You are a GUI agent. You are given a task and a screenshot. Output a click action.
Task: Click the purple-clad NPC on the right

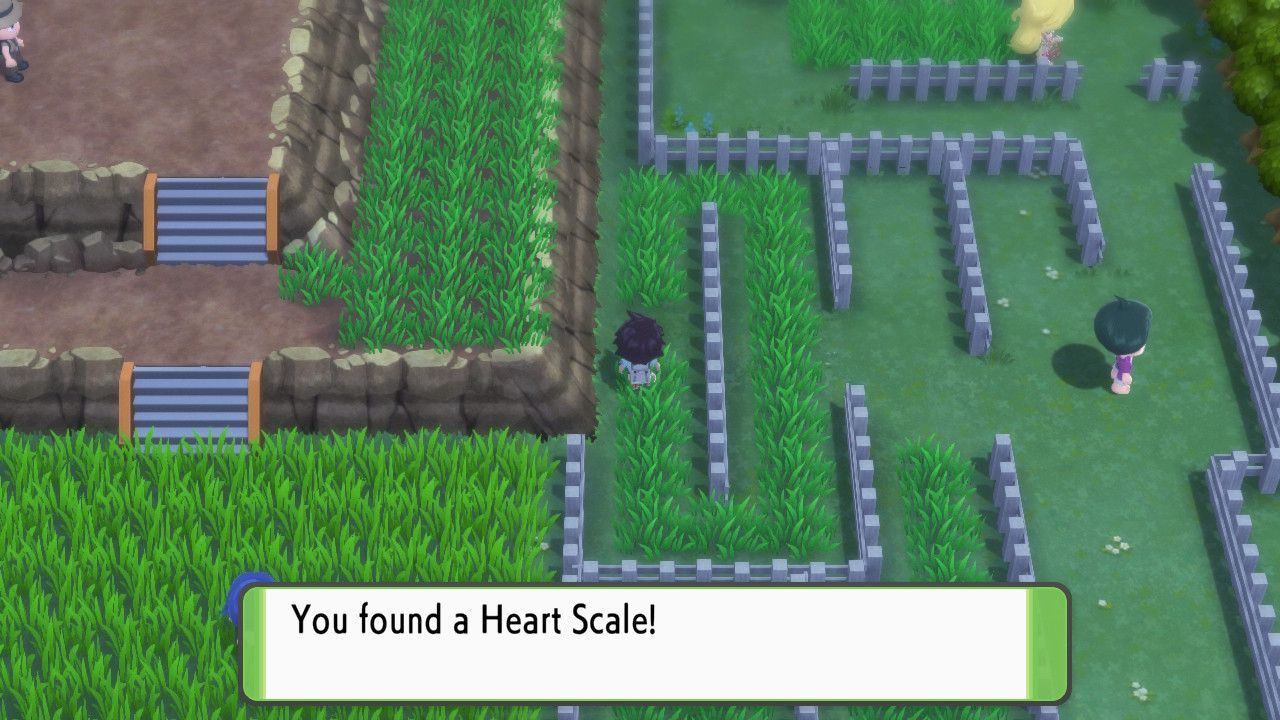coord(1120,340)
